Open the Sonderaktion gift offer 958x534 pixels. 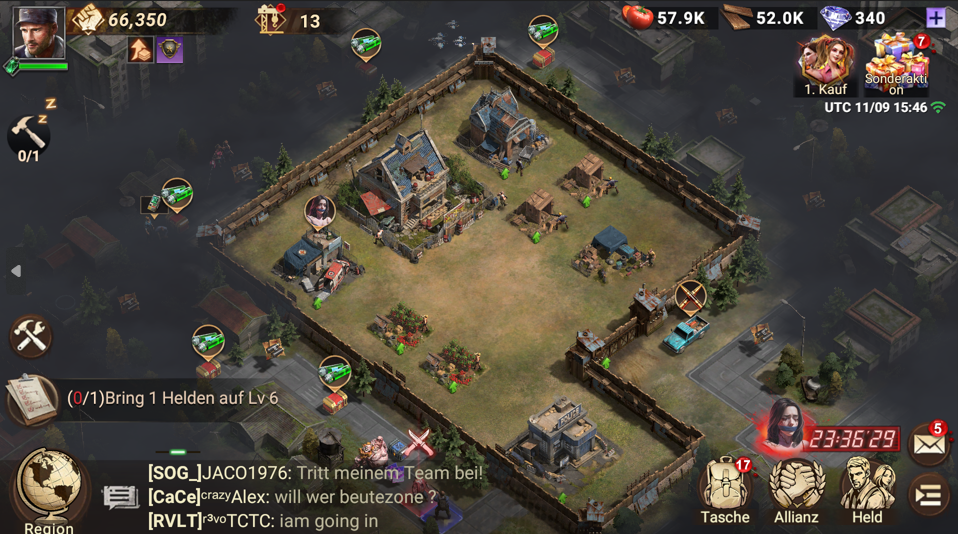[x=896, y=64]
